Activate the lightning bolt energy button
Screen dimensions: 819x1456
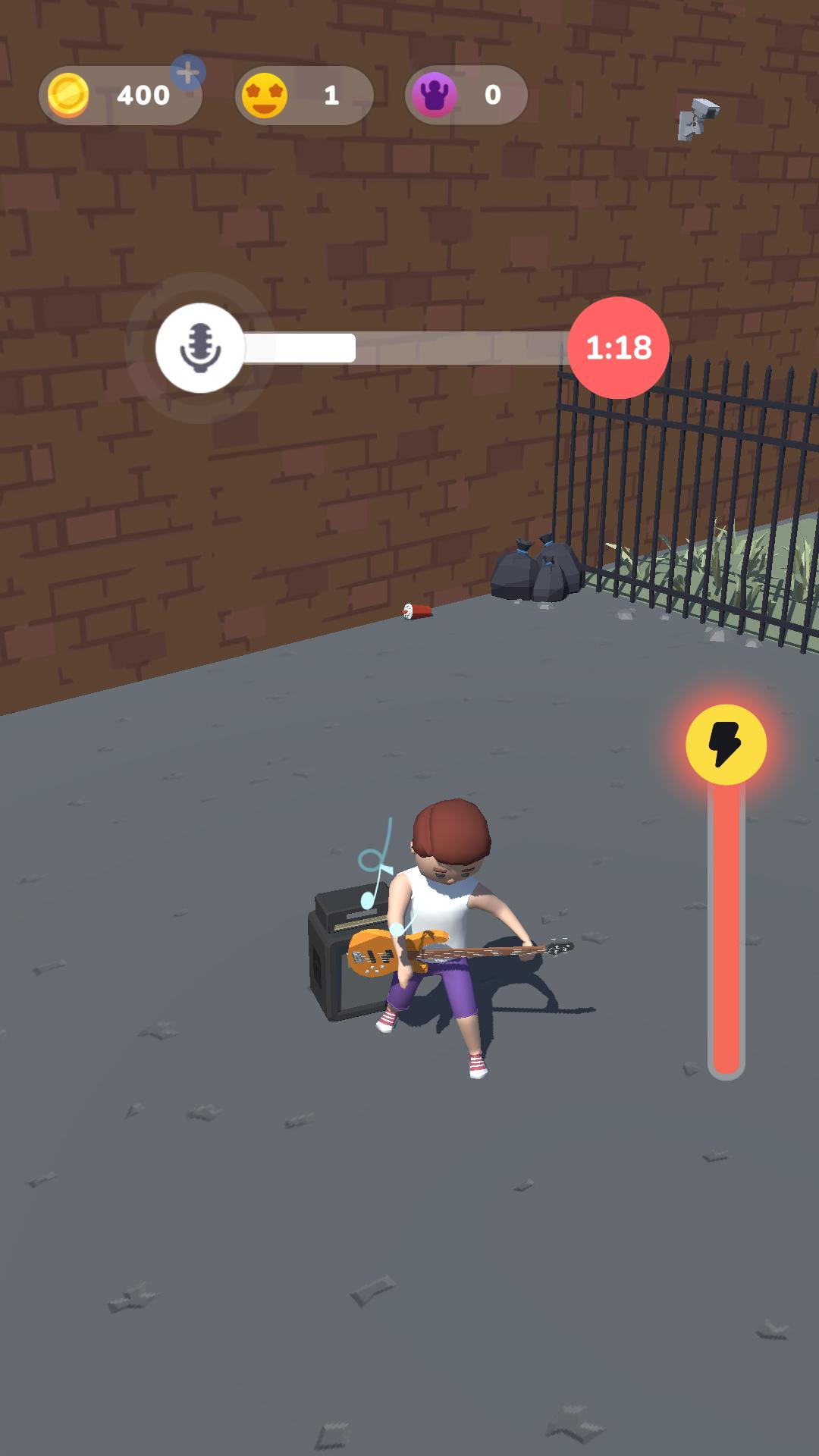point(726,745)
